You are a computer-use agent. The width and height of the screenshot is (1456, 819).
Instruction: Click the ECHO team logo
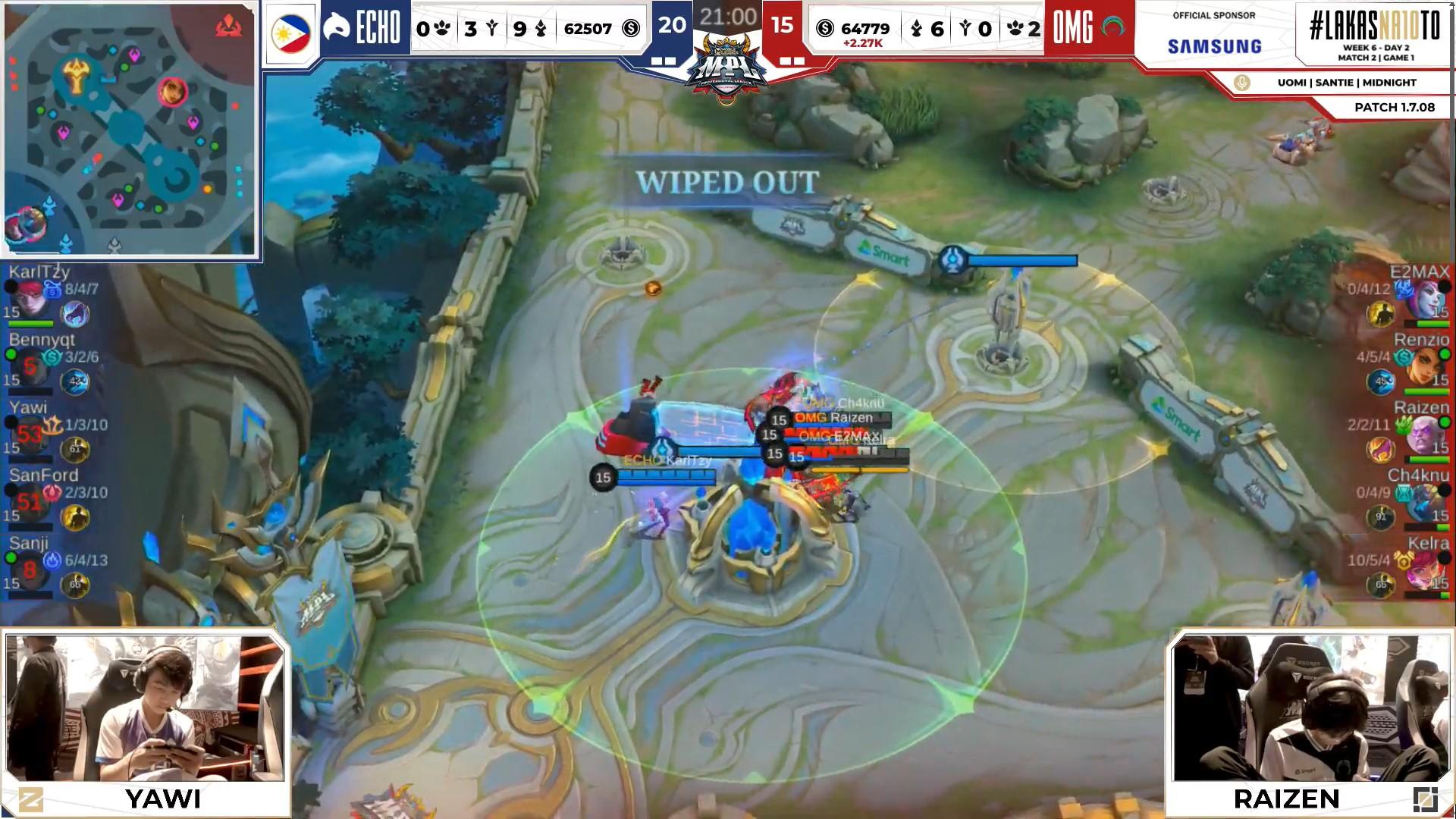click(337, 28)
